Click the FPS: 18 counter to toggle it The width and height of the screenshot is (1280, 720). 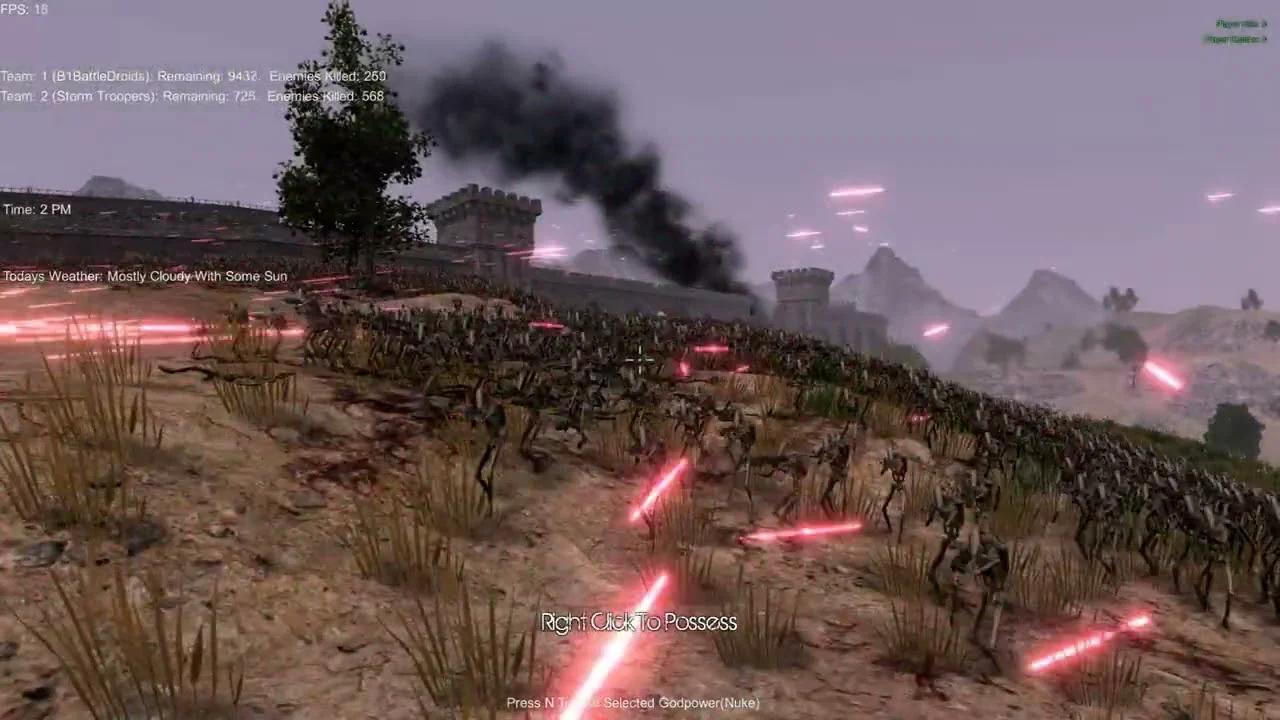(x=24, y=9)
